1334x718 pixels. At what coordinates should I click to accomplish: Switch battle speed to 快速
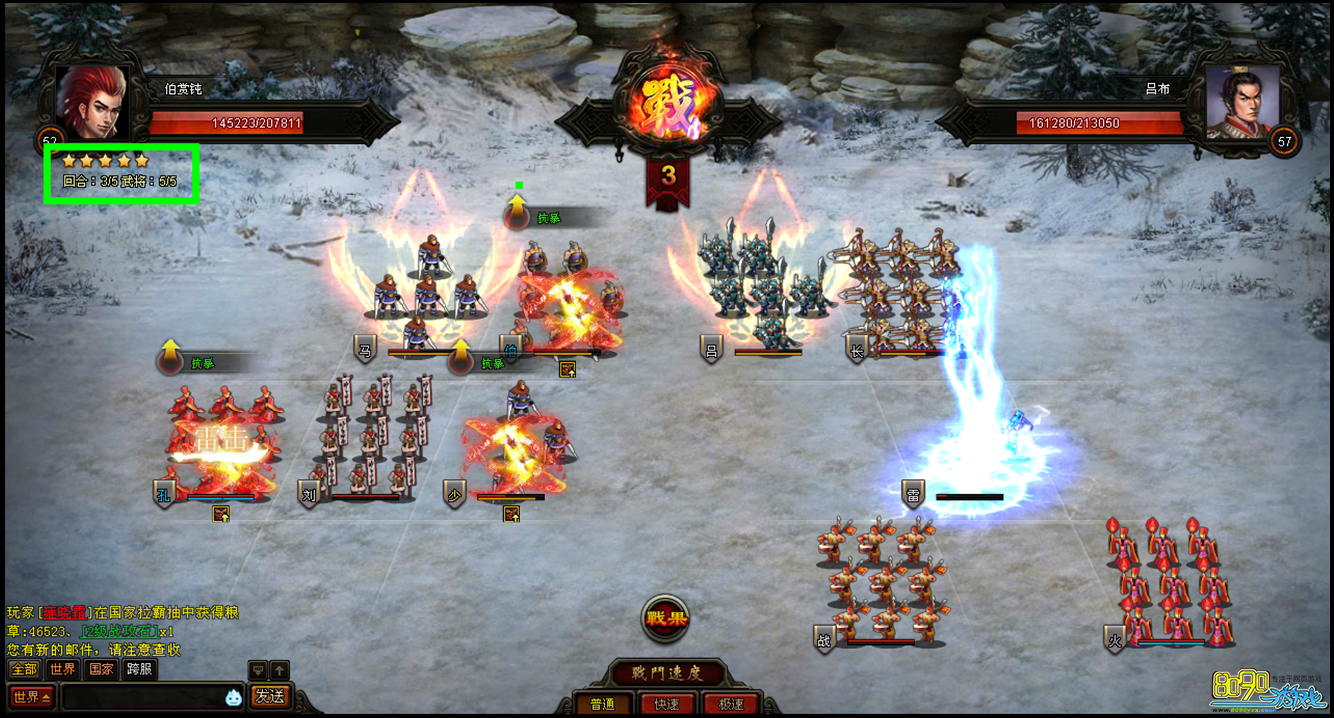click(666, 704)
